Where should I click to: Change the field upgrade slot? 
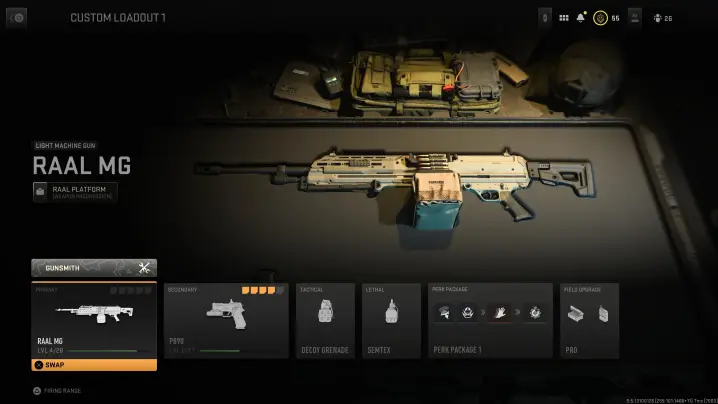(x=589, y=320)
